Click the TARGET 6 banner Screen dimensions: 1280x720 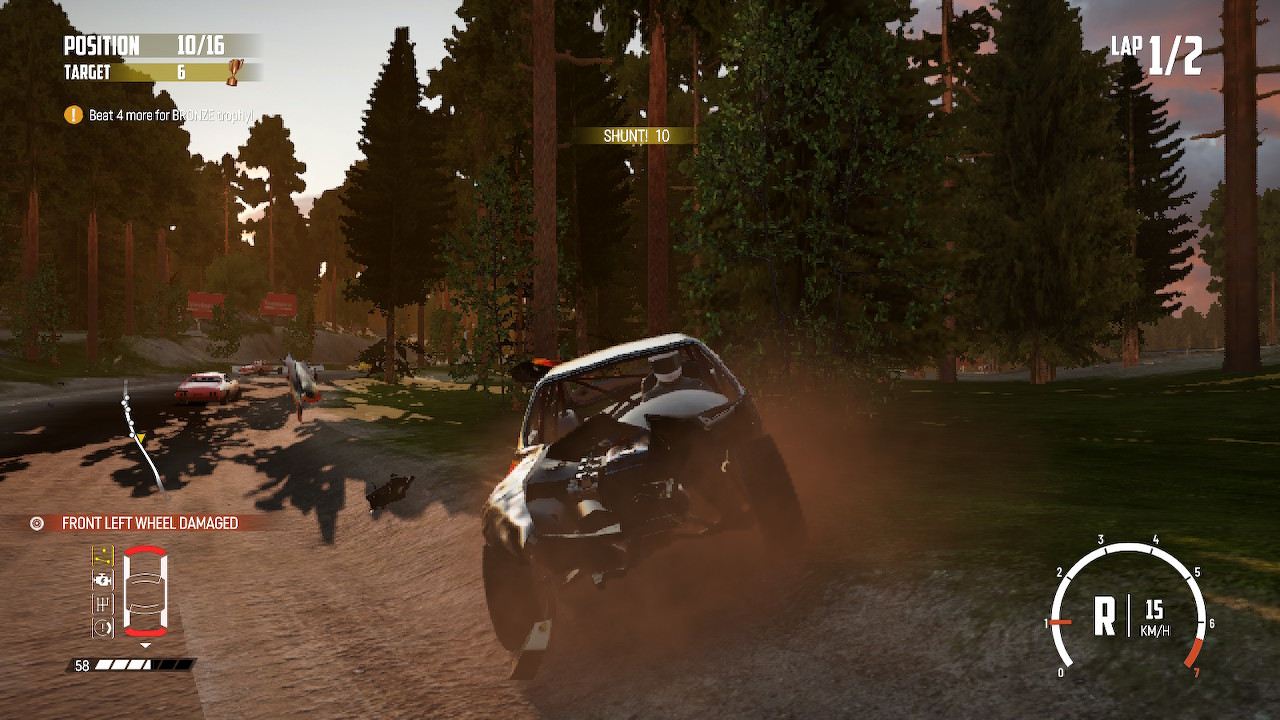coord(130,71)
